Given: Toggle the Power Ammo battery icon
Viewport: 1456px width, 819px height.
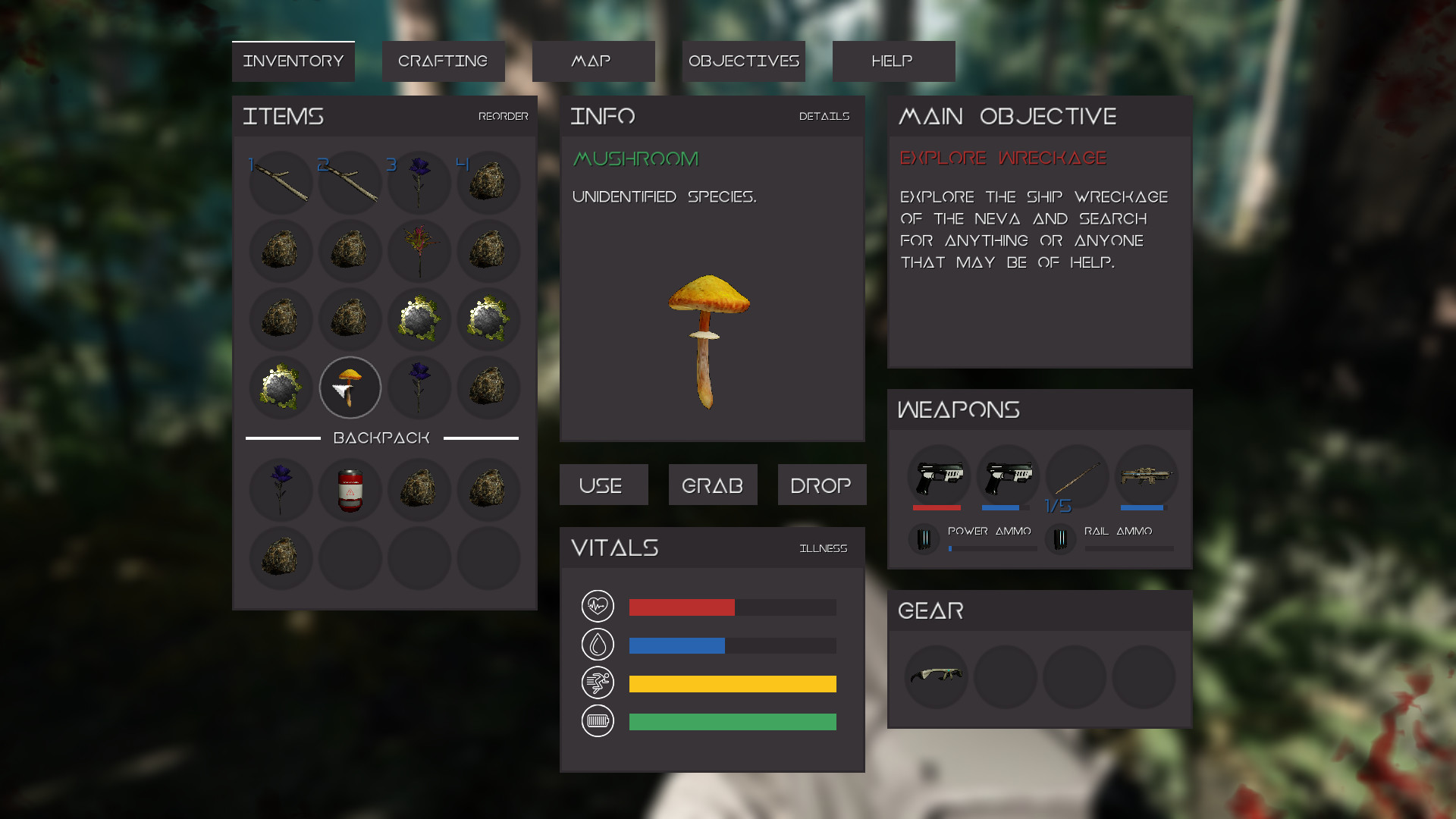Looking at the screenshot, I should point(924,539).
